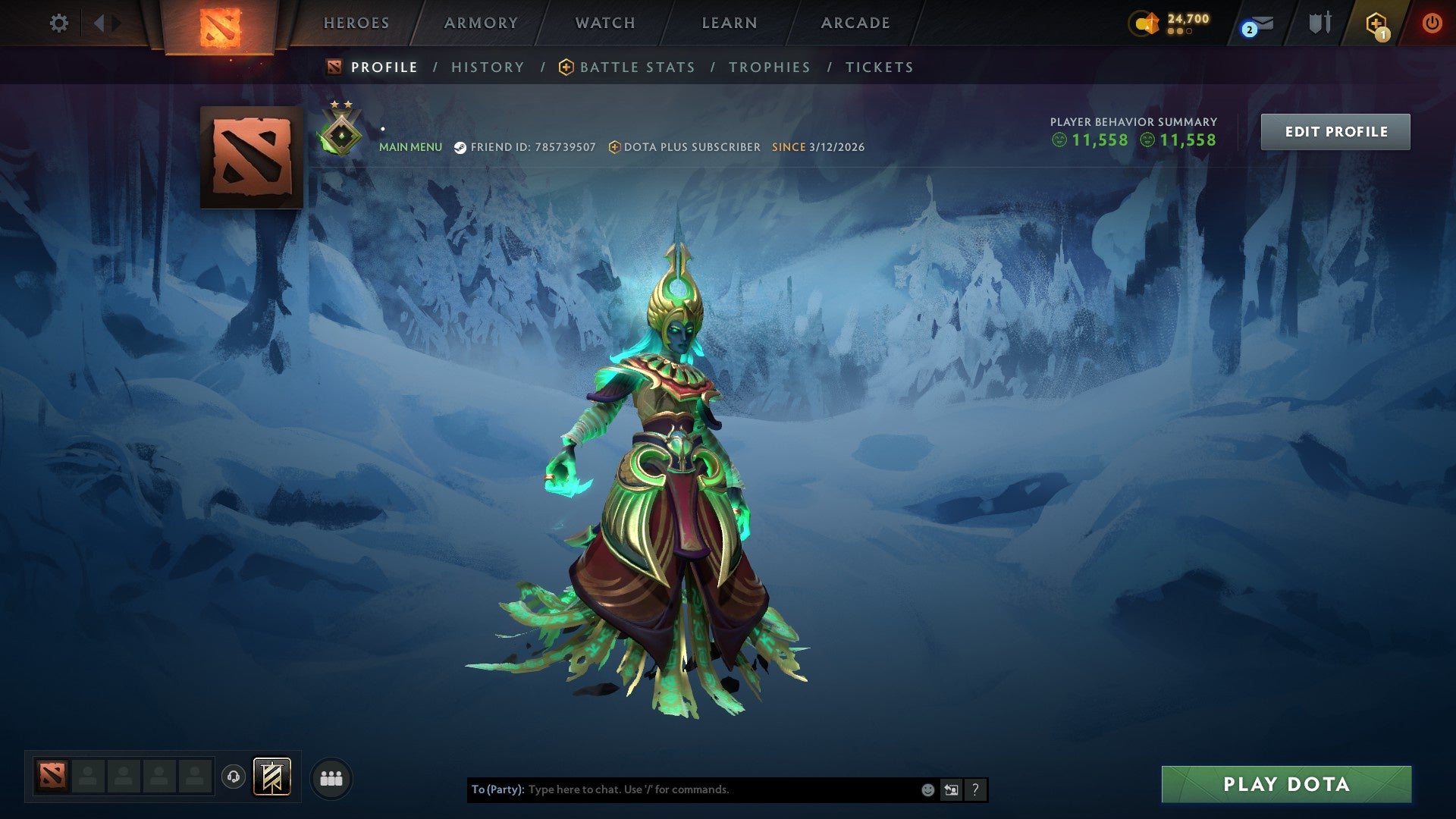1456x819 pixels.
Task: Click the chat help question mark
Action: coord(974,789)
